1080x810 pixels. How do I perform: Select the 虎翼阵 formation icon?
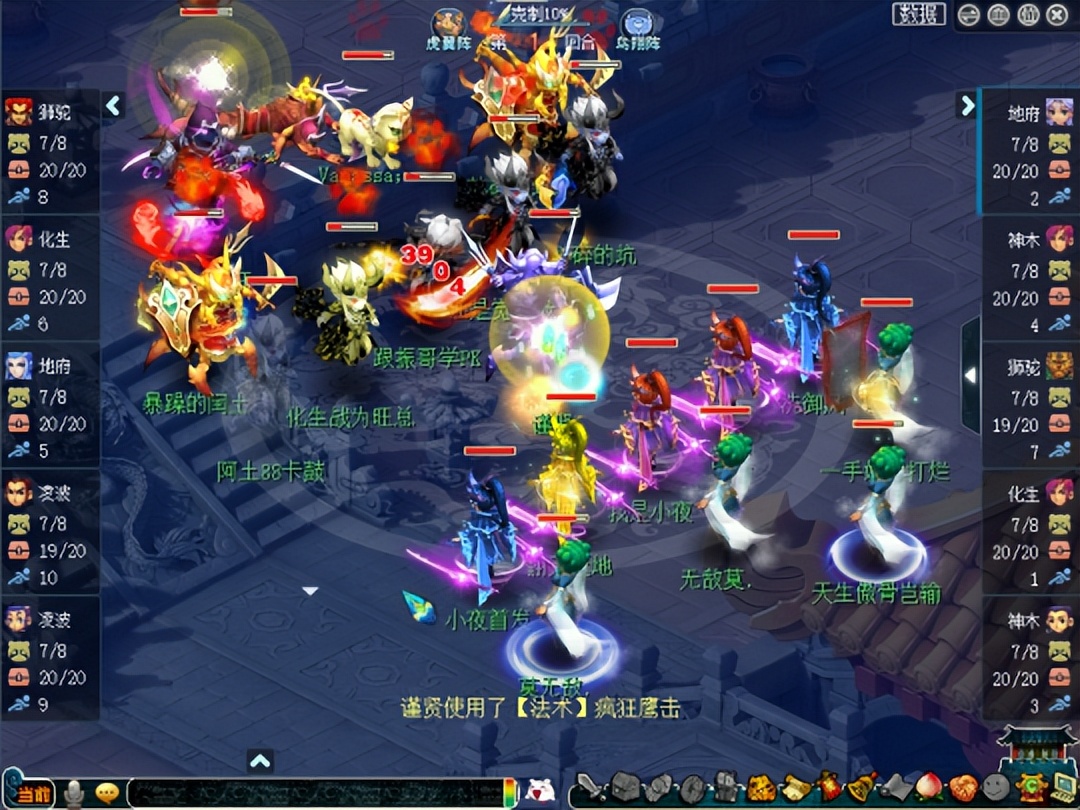pyautogui.click(x=447, y=25)
